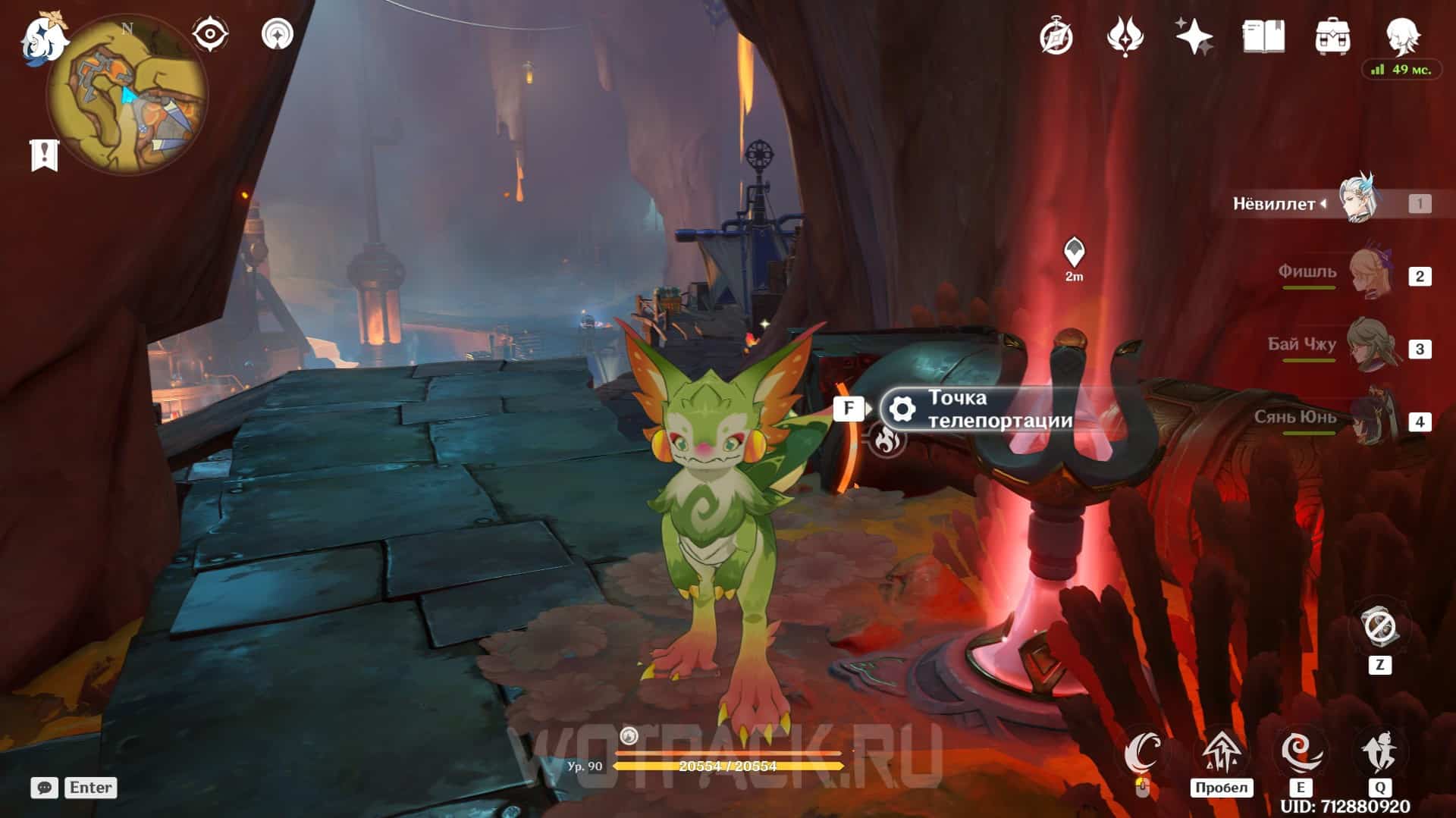Open the backpack inventory
Image resolution: width=1456 pixels, height=818 pixels.
pyautogui.click(x=1332, y=36)
